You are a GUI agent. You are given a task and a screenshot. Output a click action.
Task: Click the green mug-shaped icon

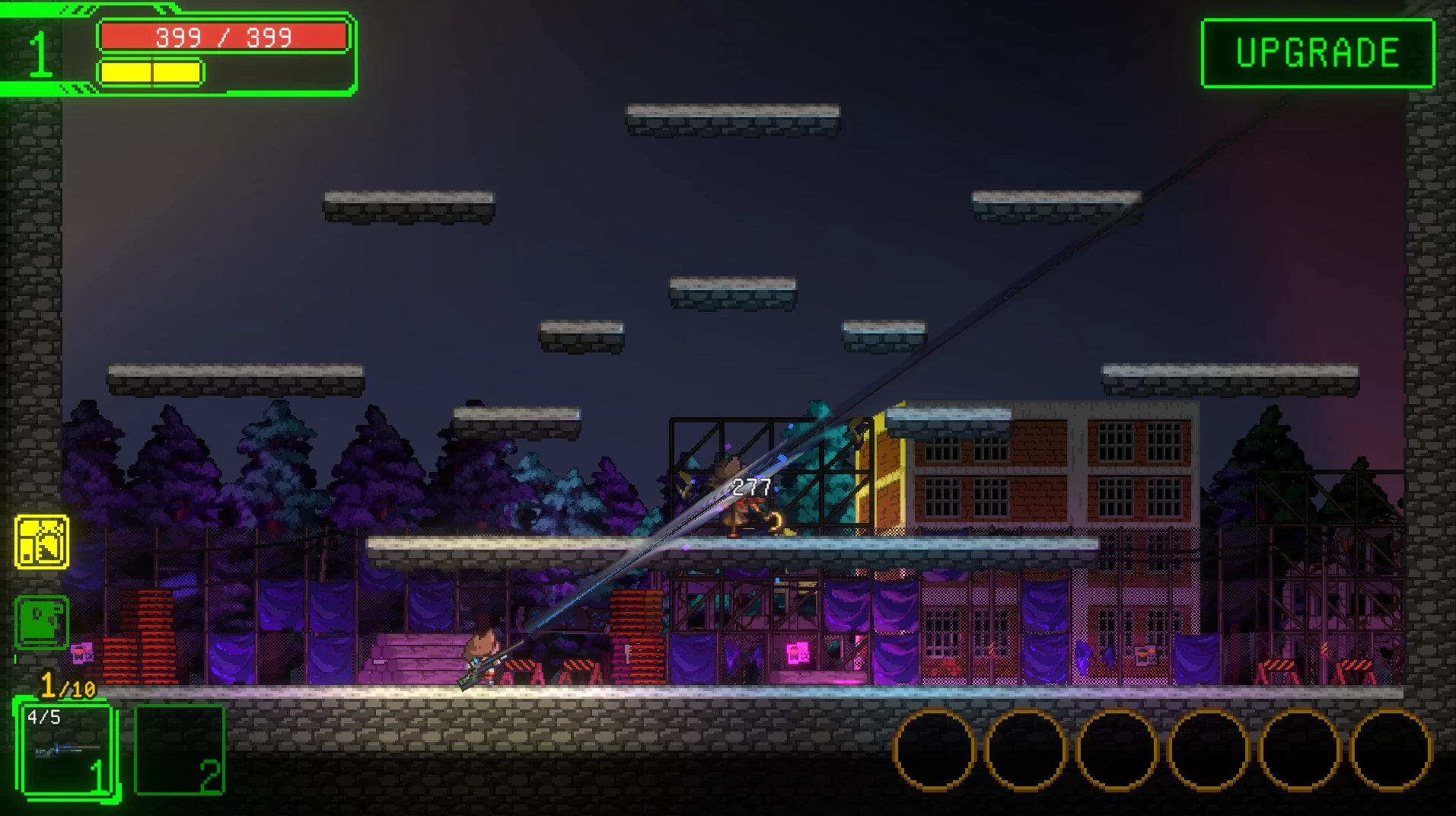(x=42, y=622)
